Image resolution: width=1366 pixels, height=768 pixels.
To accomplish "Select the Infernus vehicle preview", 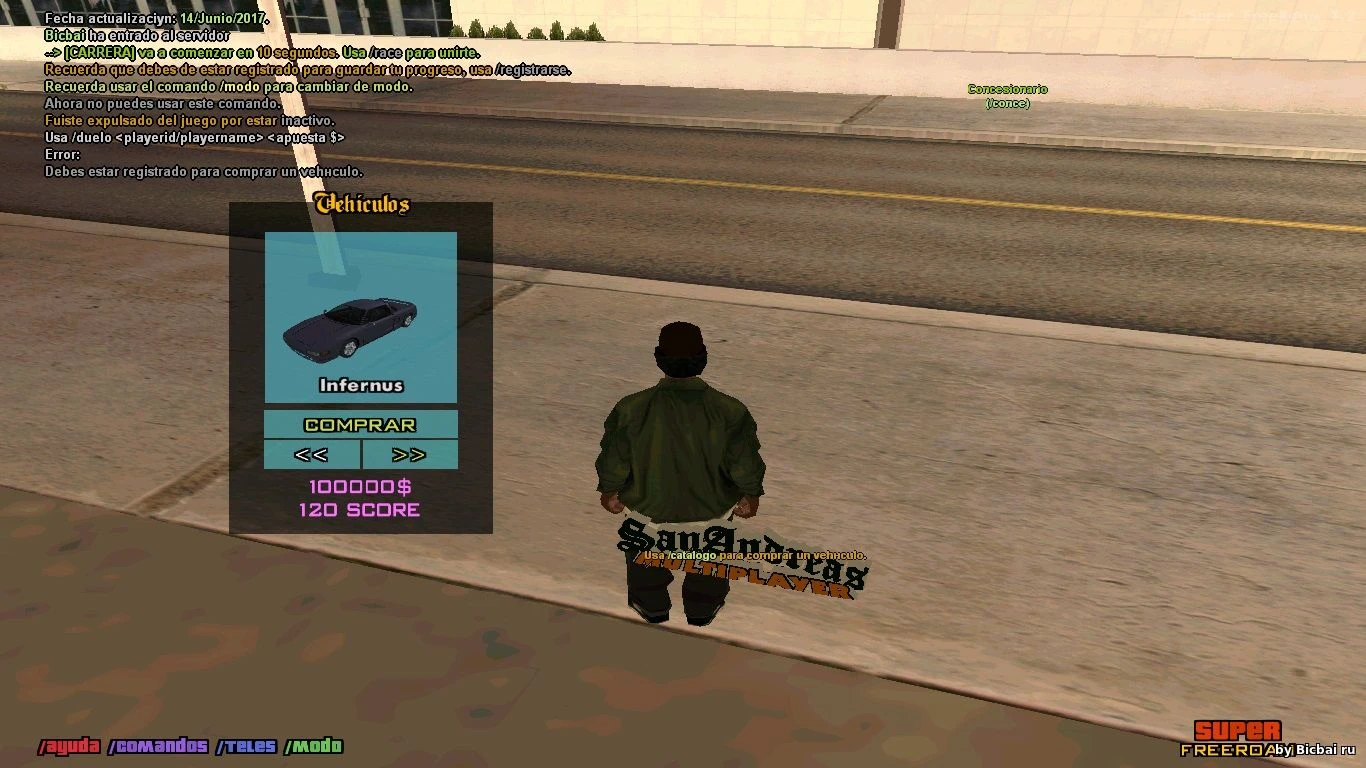I will click(360, 318).
